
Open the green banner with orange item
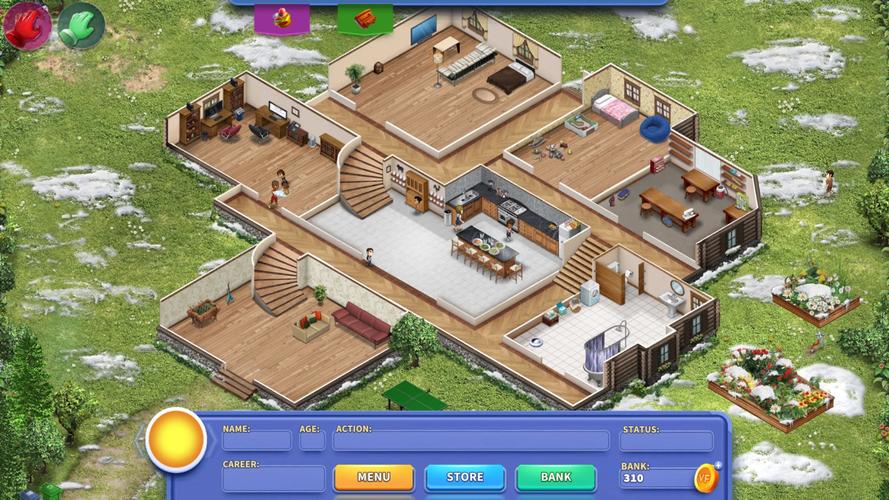[364, 18]
